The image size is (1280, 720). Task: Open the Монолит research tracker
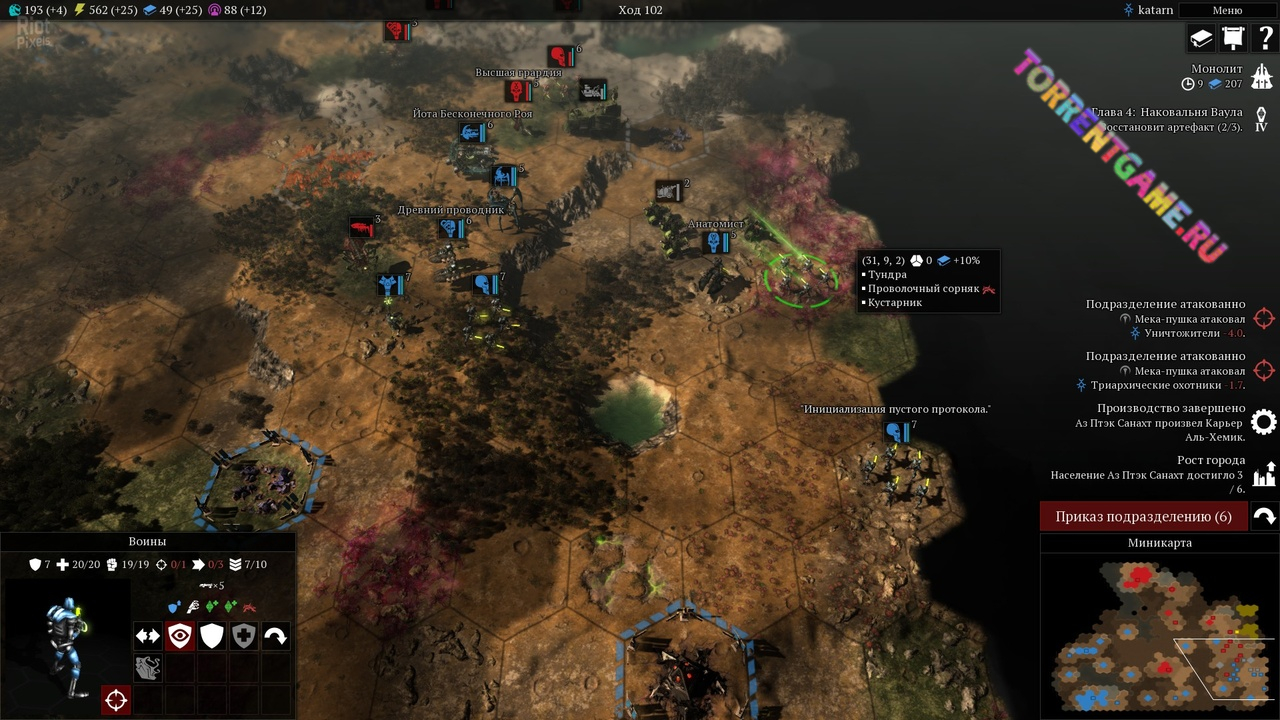(x=1262, y=76)
